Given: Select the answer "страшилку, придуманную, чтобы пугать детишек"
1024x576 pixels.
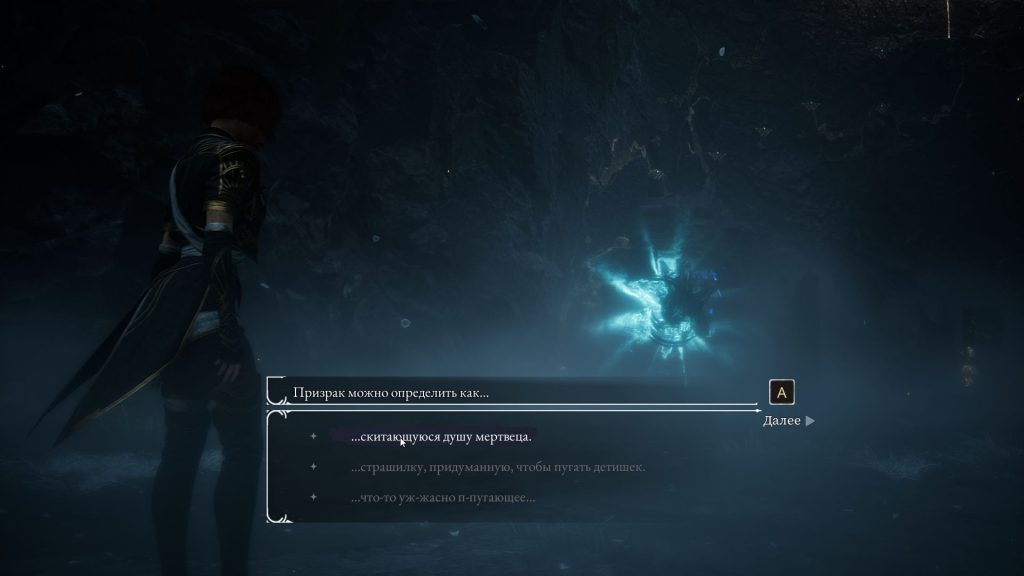Looking at the screenshot, I should [x=498, y=467].
